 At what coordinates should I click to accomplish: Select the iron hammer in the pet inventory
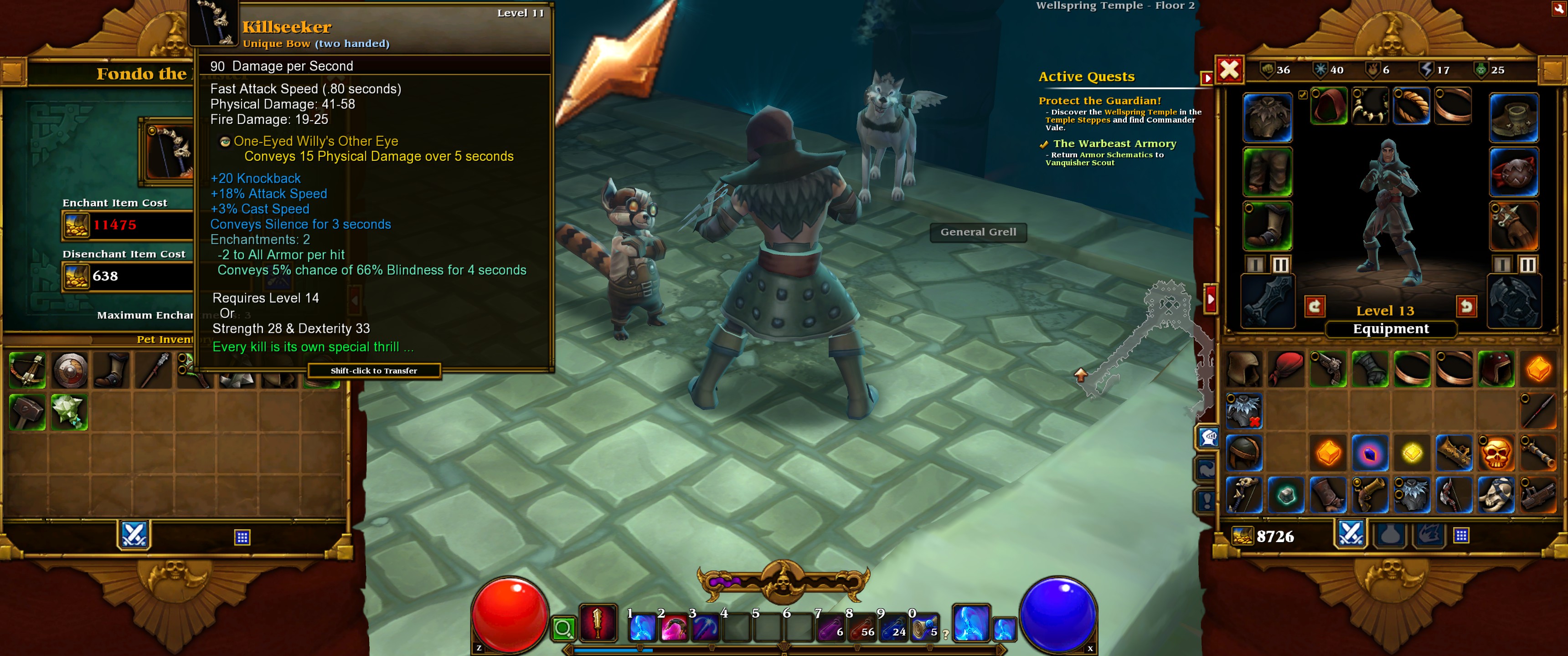(27, 412)
